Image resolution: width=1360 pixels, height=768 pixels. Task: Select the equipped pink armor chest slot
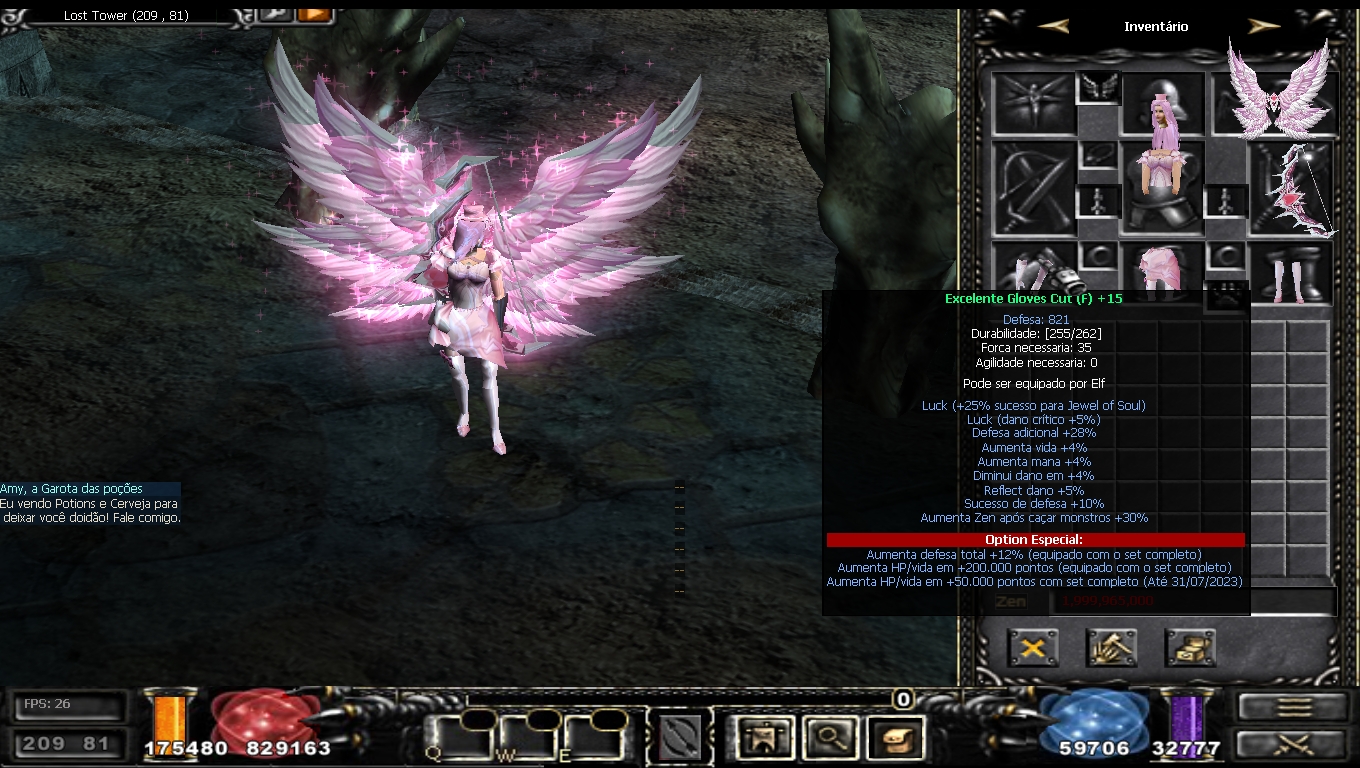tap(1162, 190)
